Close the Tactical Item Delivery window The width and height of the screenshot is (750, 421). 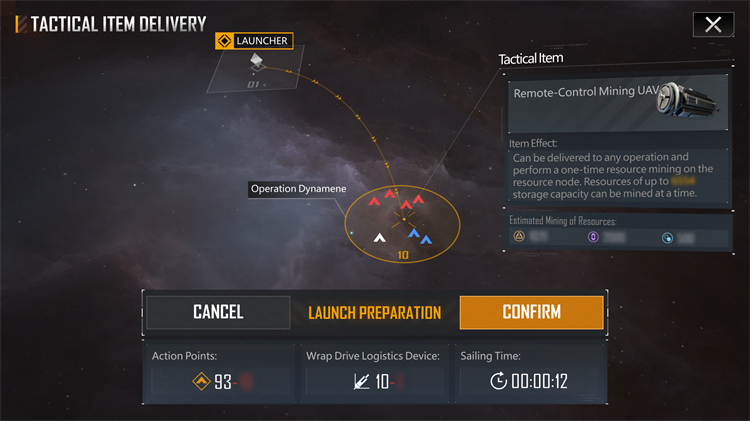tap(712, 25)
